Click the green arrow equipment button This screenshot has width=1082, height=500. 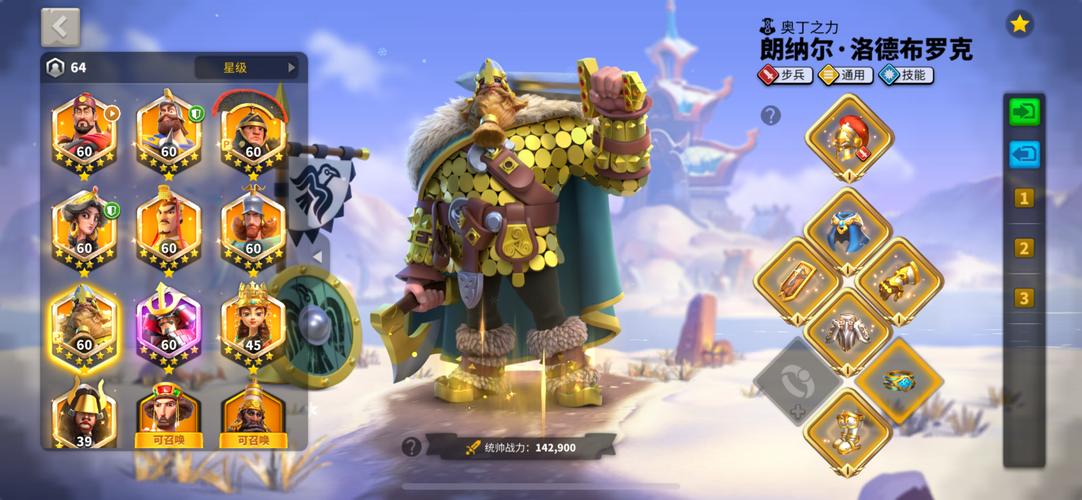pyautogui.click(x=1023, y=112)
